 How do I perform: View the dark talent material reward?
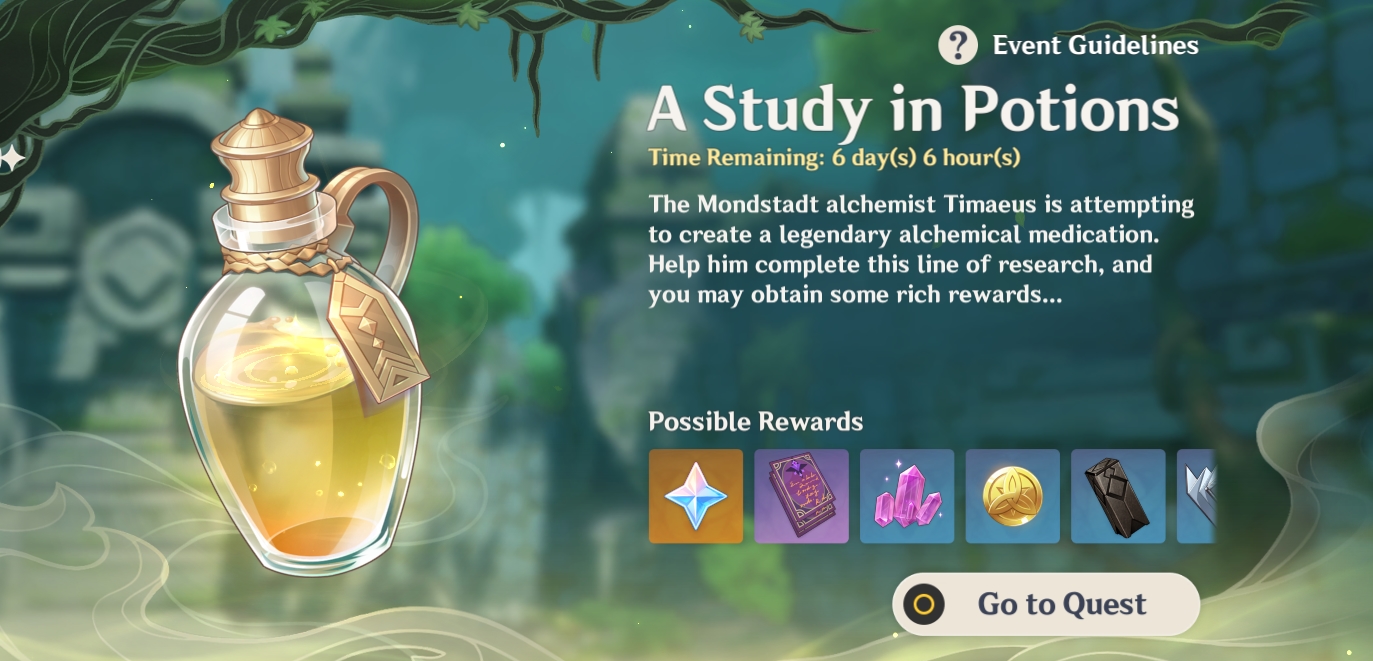coord(1118,496)
